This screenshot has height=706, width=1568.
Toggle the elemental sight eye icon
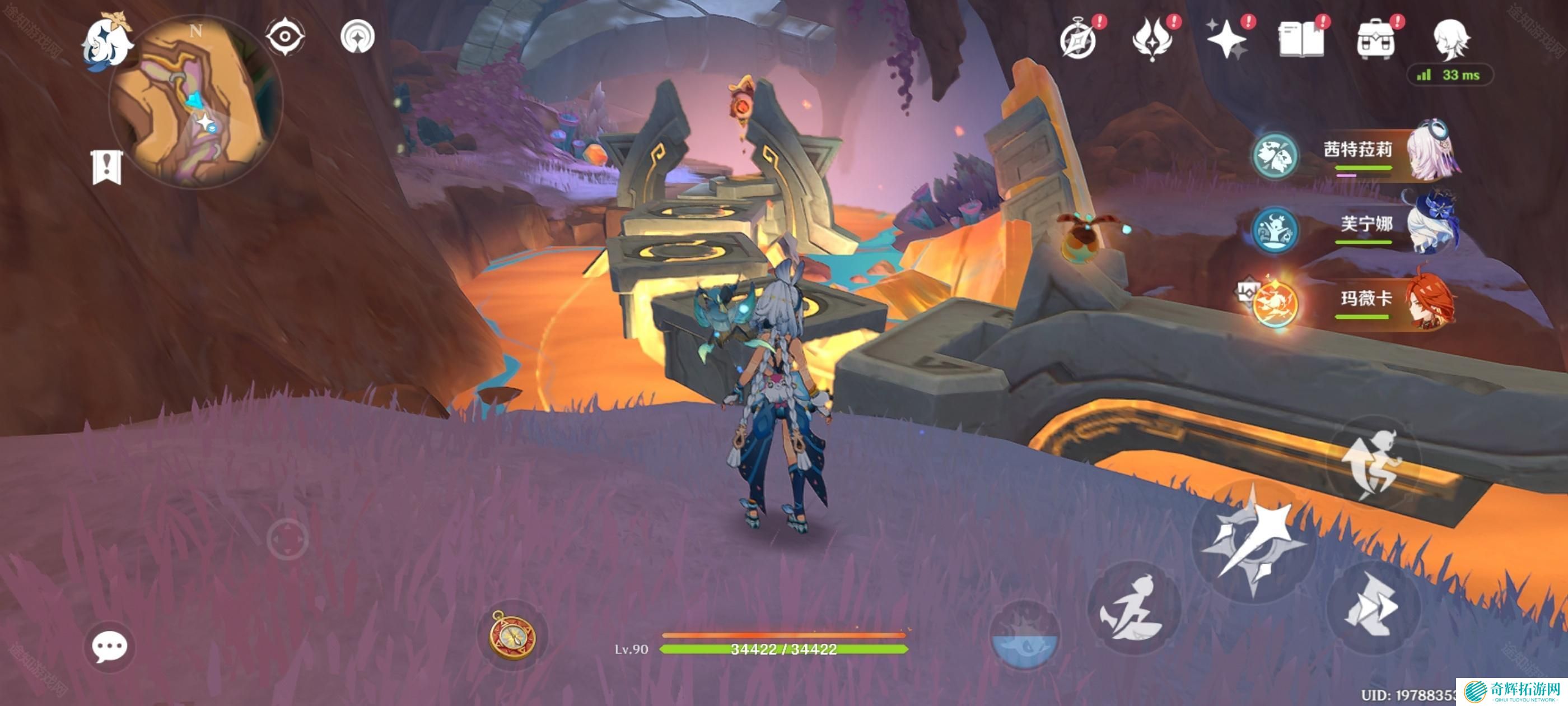[285, 36]
